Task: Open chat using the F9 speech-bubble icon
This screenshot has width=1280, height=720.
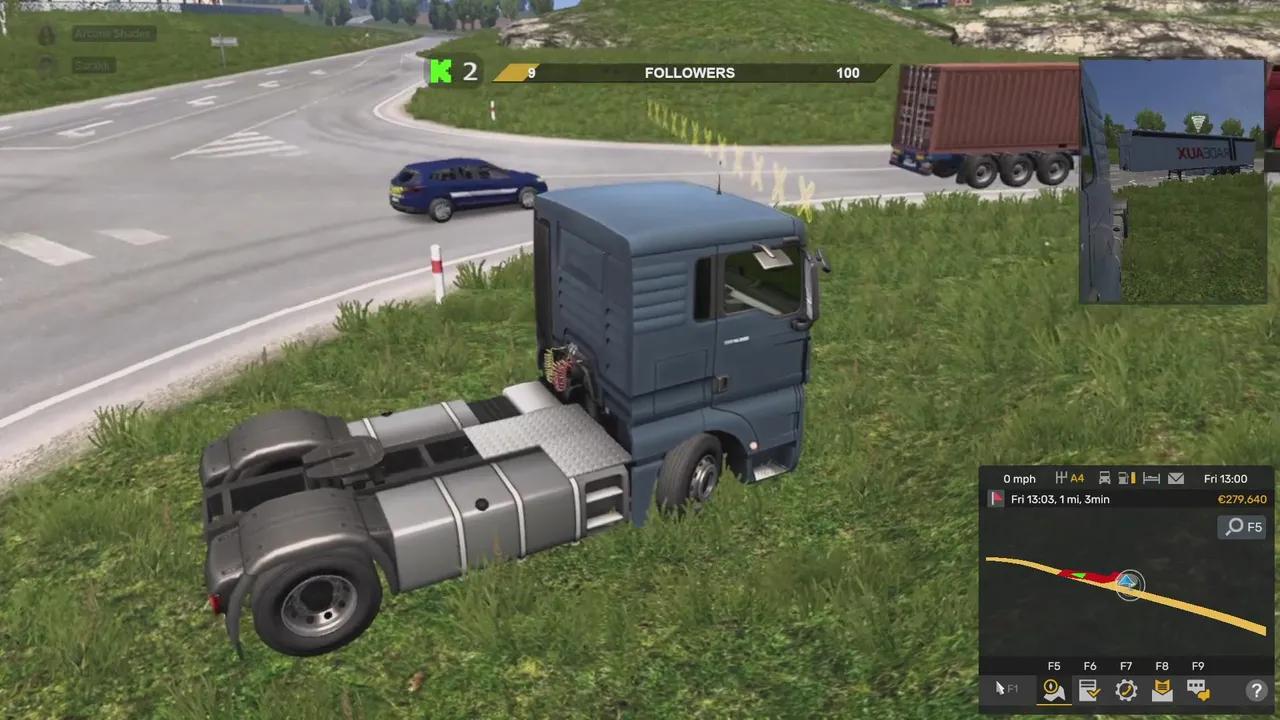Action: (1197, 690)
